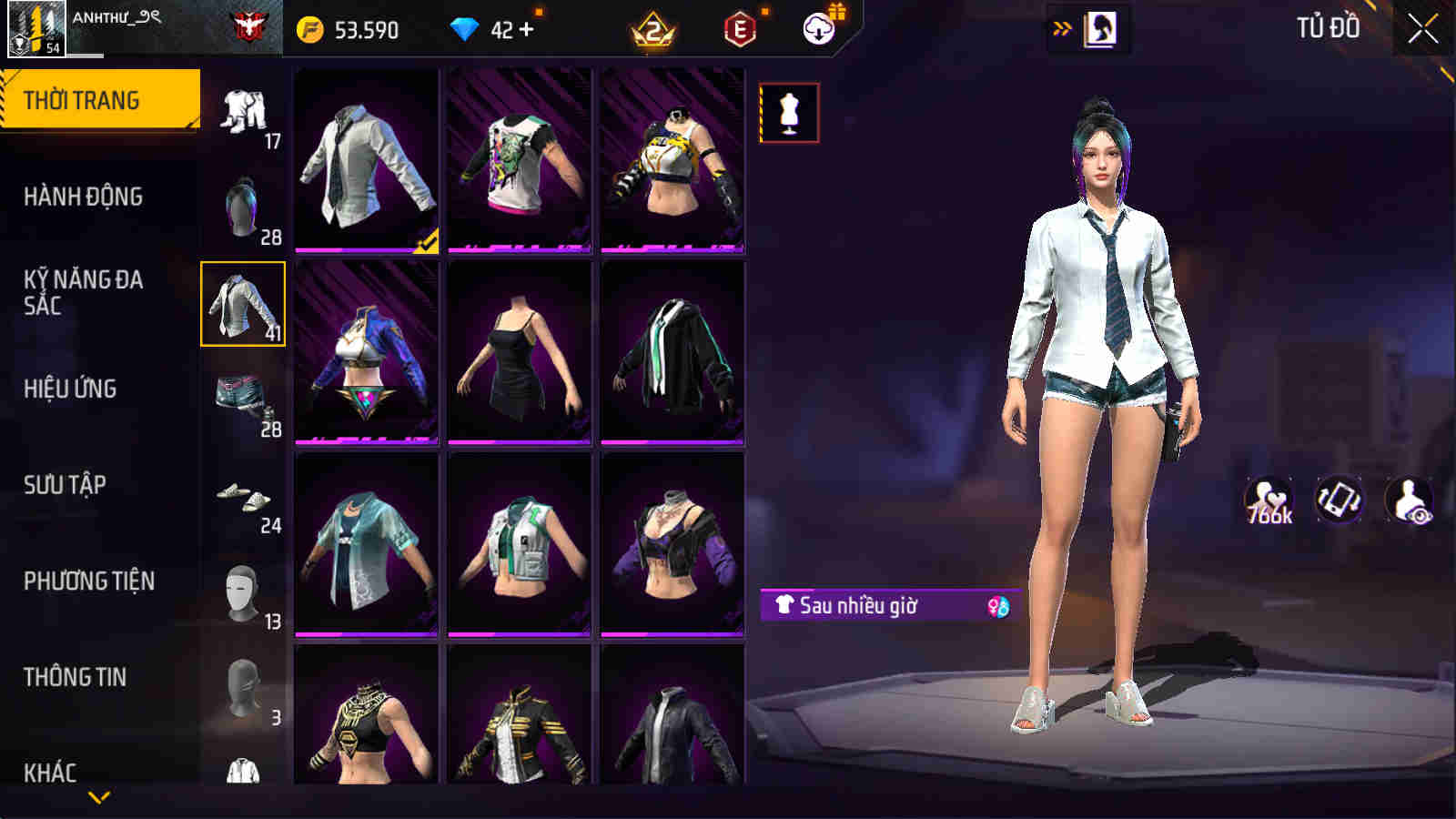The image size is (1456, 819).
Task: Select the highlighted shirt category with count 41
Action: (x=244, y=303)
